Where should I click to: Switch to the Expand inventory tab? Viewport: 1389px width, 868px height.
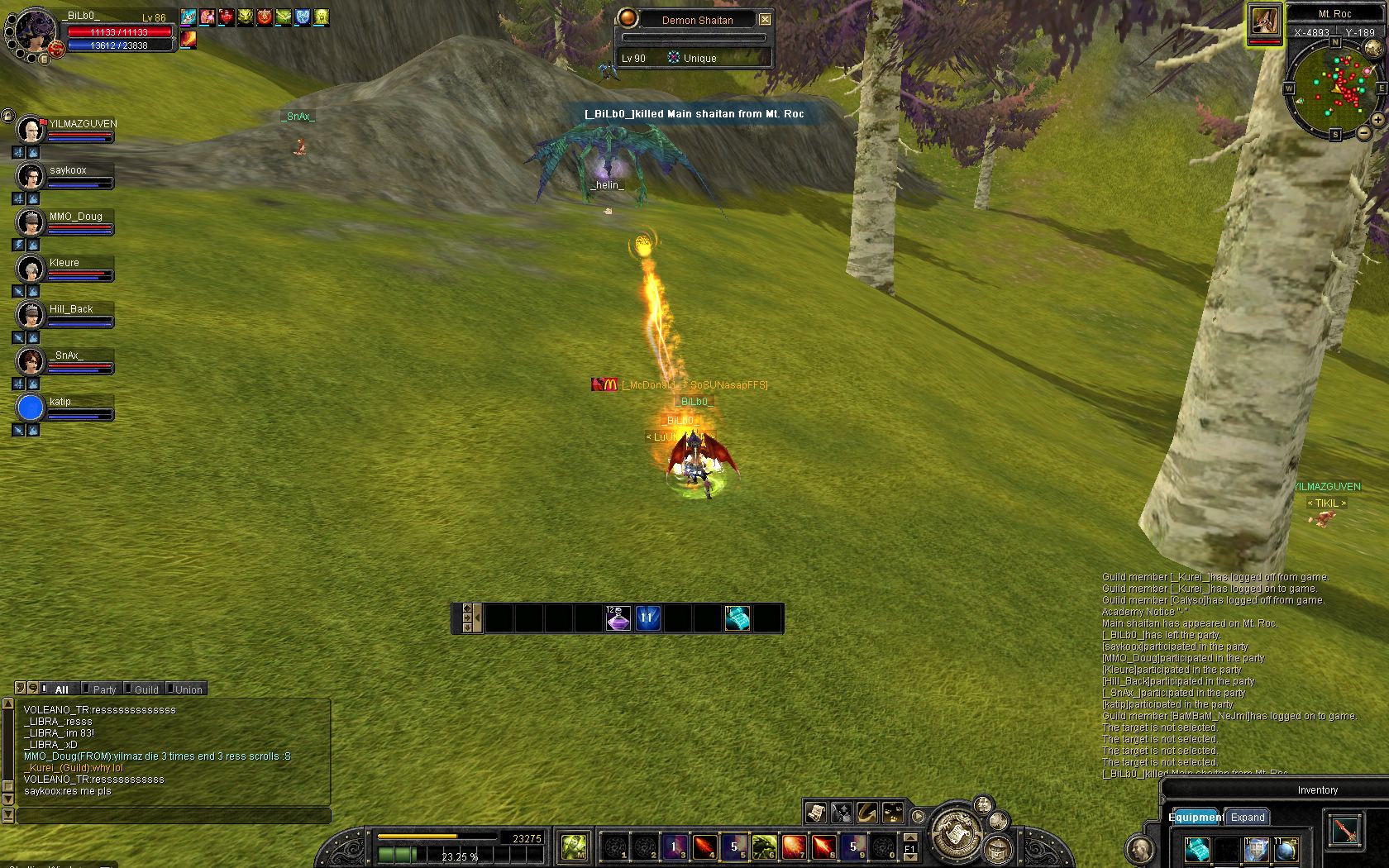1248,817
